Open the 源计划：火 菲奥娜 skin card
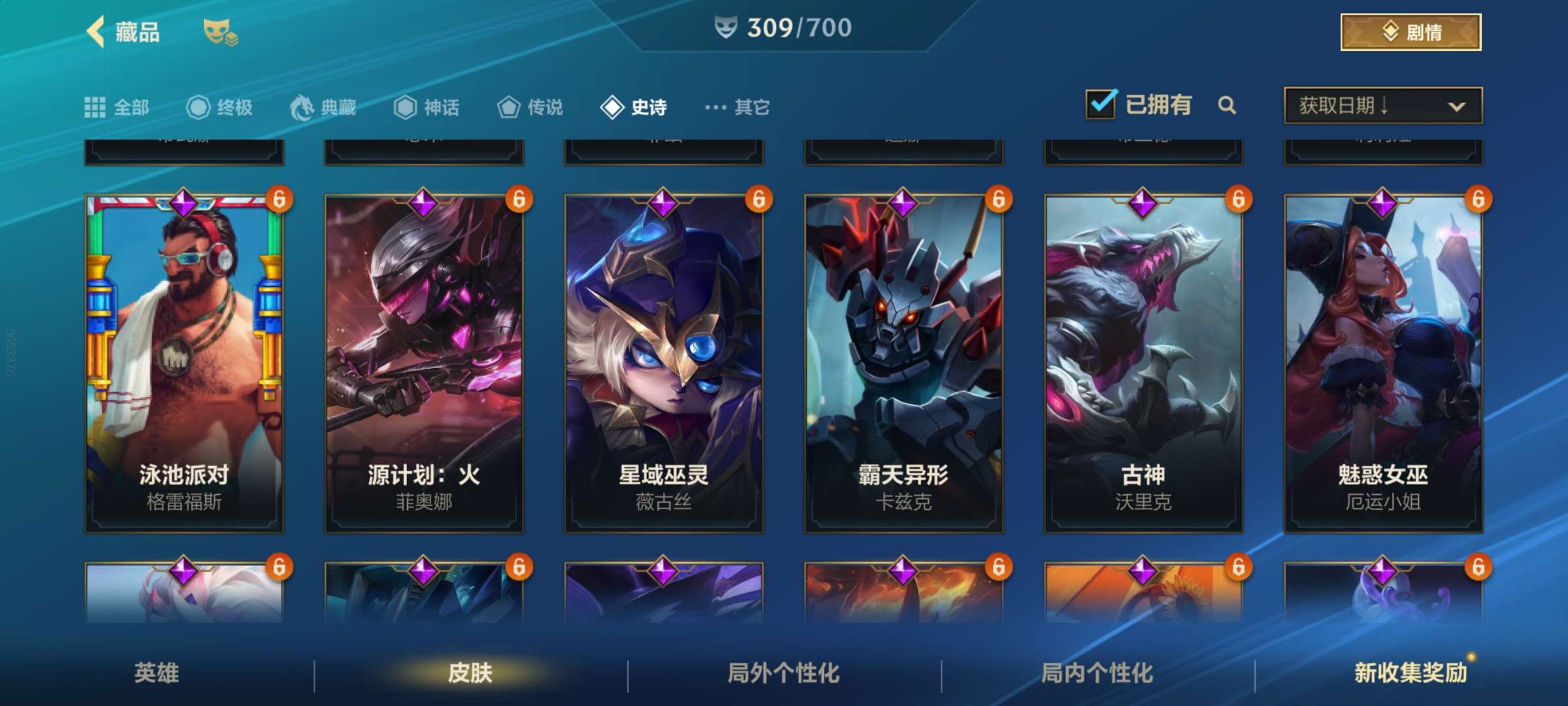 [x=424, y=363]
